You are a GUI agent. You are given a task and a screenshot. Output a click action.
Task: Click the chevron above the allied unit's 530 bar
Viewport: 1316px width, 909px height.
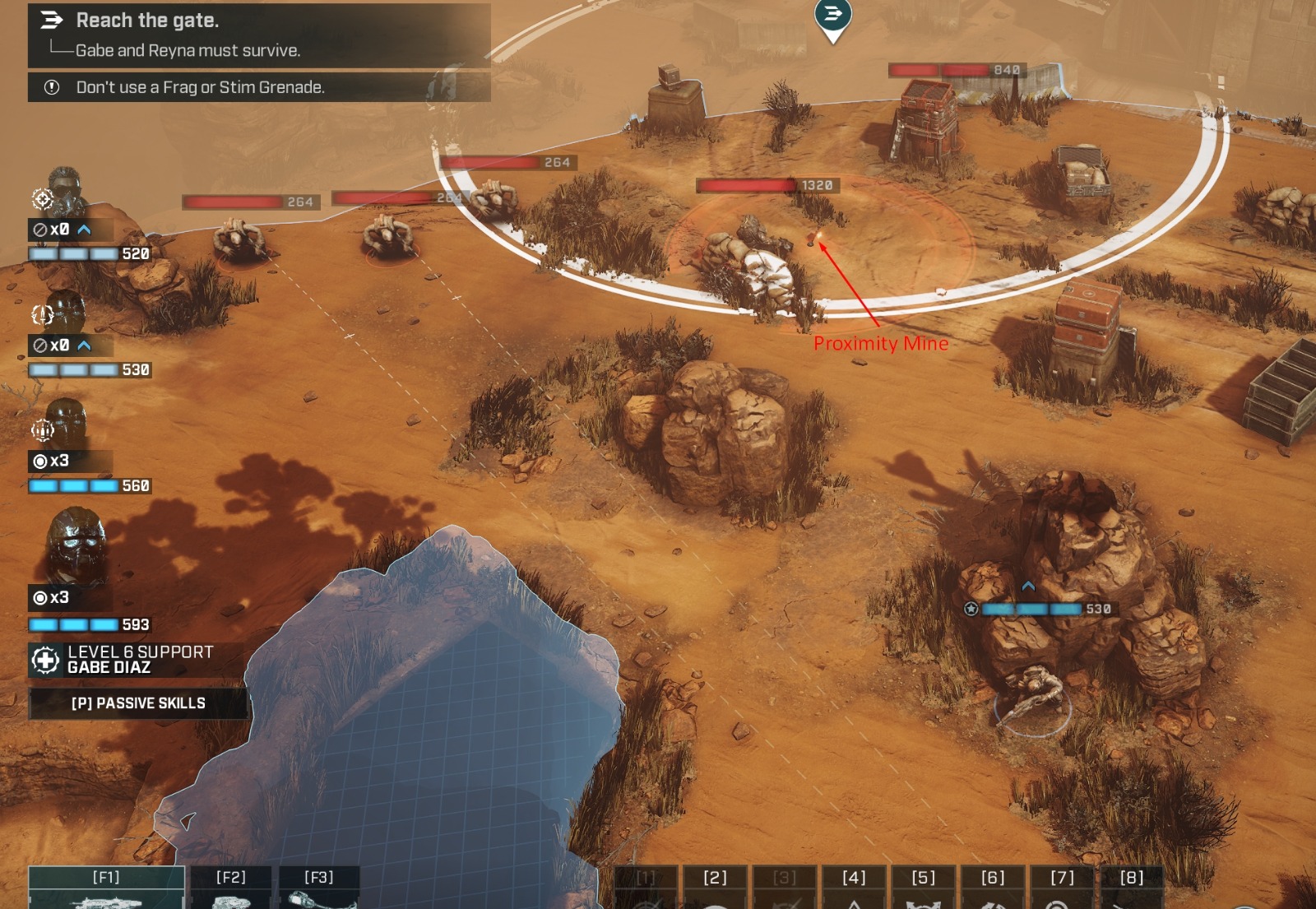[x=1027, y=587]
